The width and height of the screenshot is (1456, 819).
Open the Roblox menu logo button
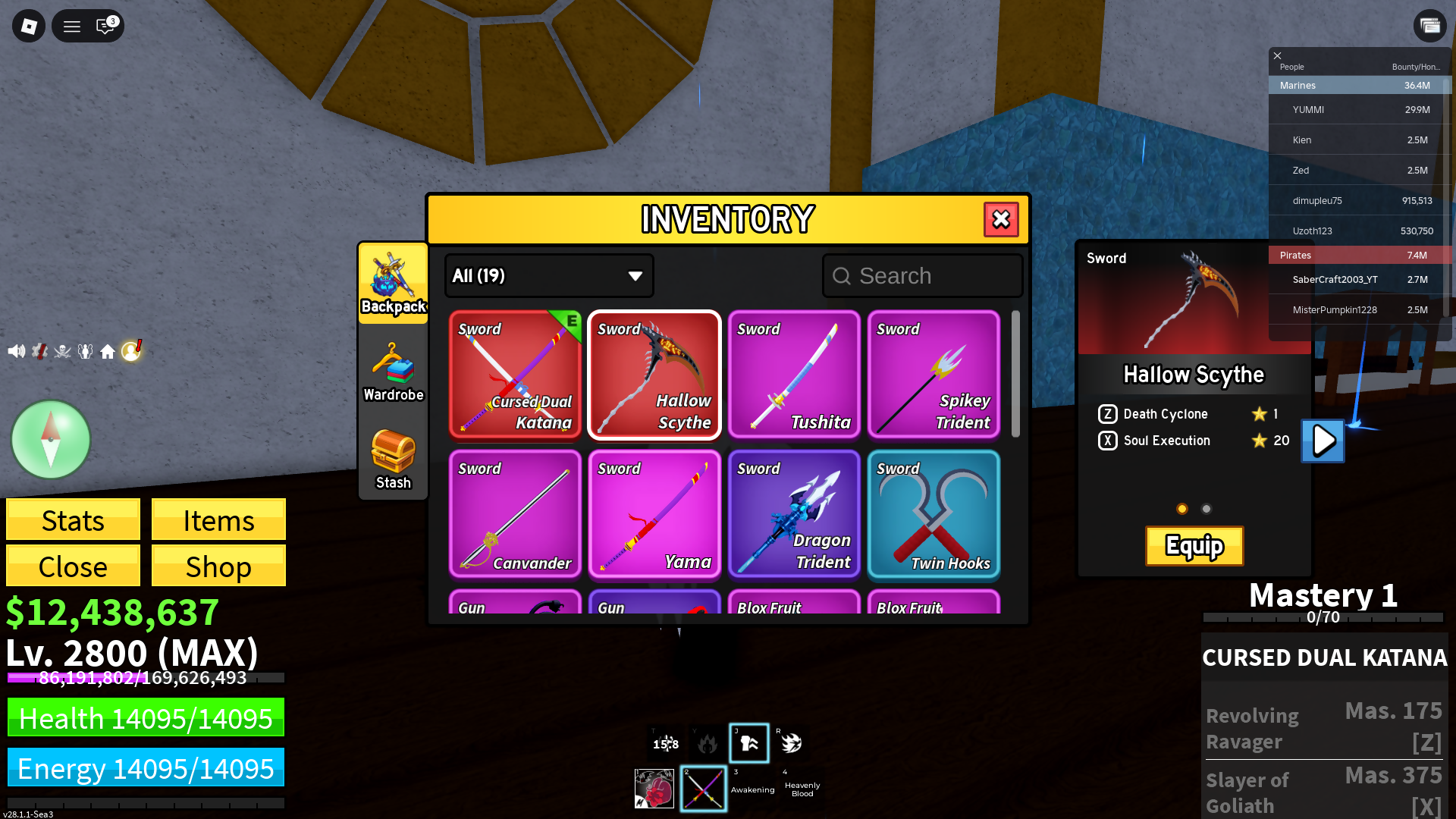point(29,27)
